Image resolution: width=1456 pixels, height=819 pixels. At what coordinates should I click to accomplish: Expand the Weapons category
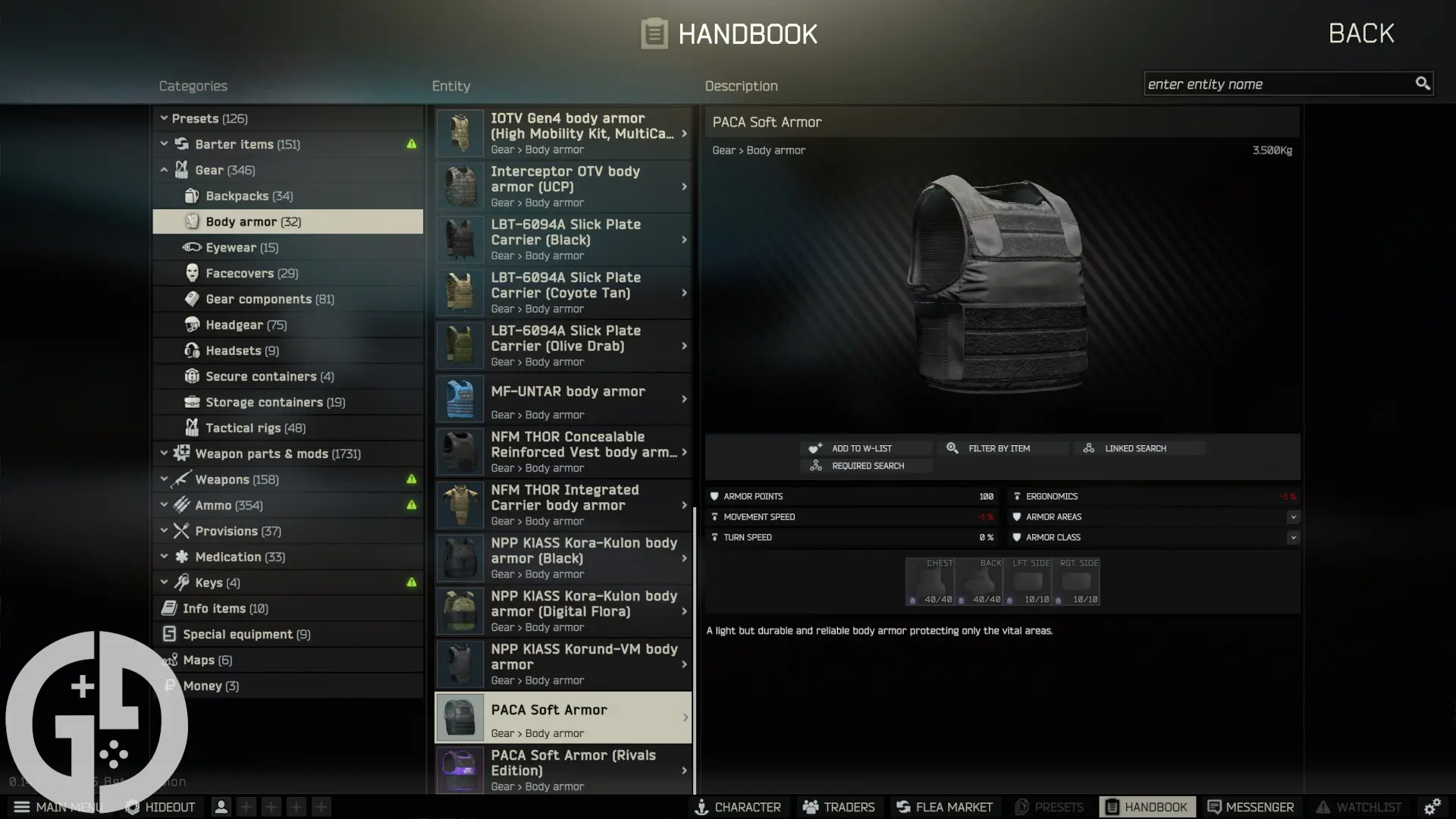tap(165, 479)
